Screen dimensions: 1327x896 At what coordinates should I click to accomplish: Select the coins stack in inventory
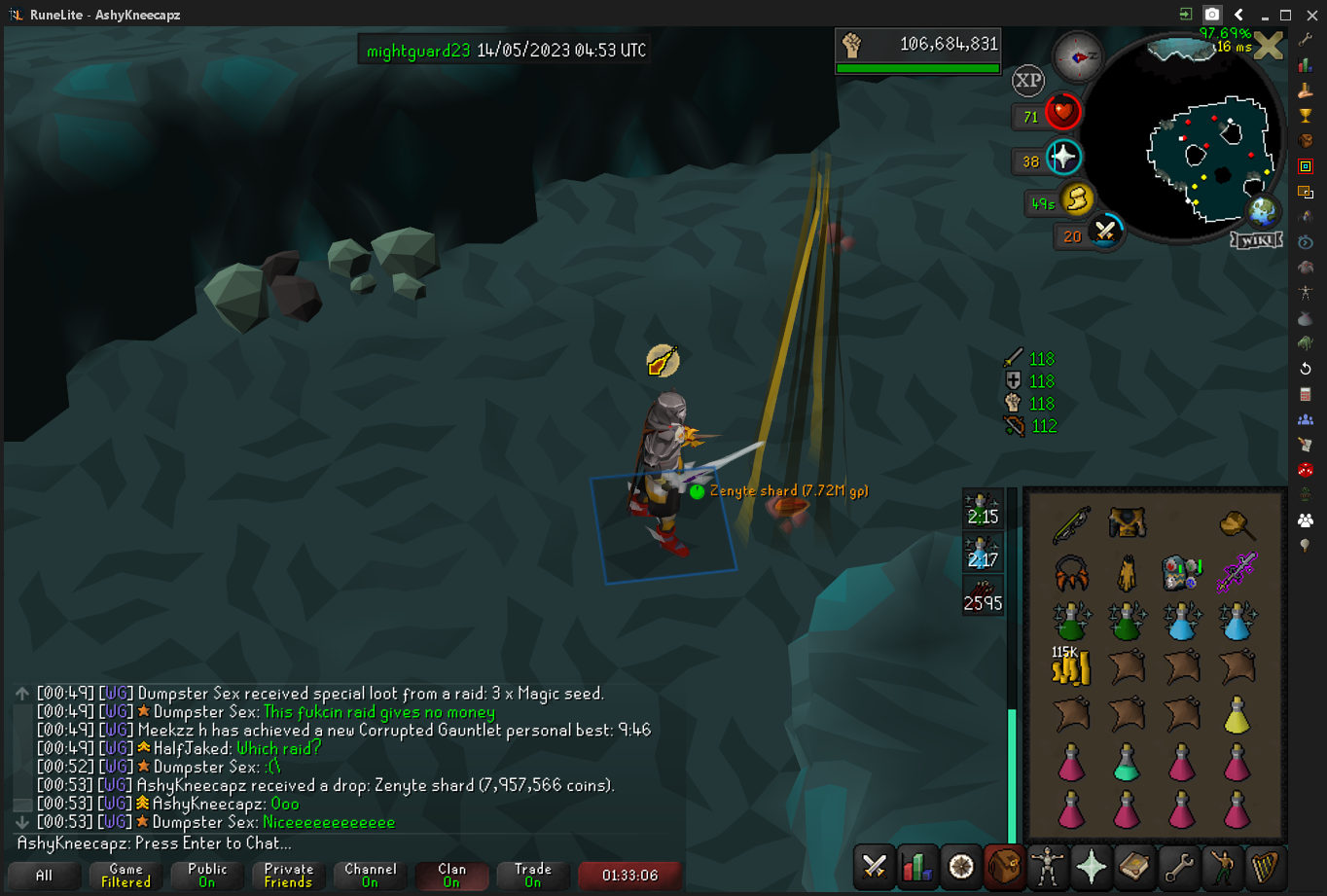click(1070, 667)
